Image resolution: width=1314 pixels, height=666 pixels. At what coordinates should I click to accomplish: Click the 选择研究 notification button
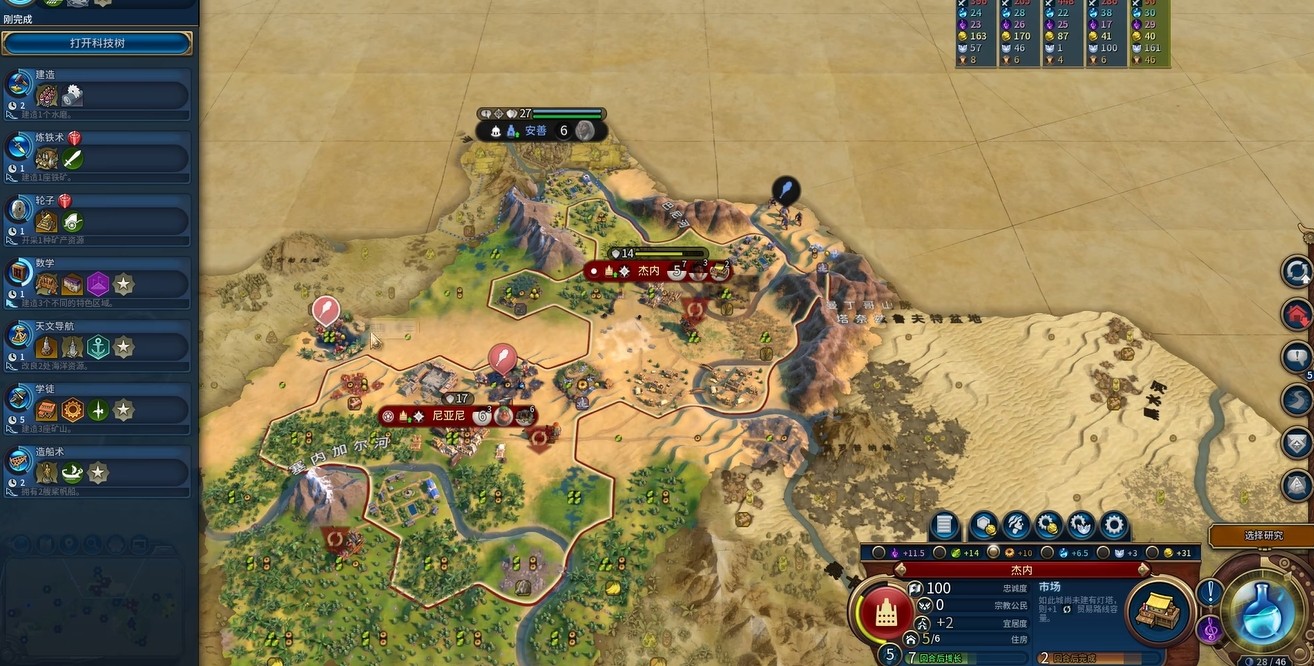(x=1262, y=536)
